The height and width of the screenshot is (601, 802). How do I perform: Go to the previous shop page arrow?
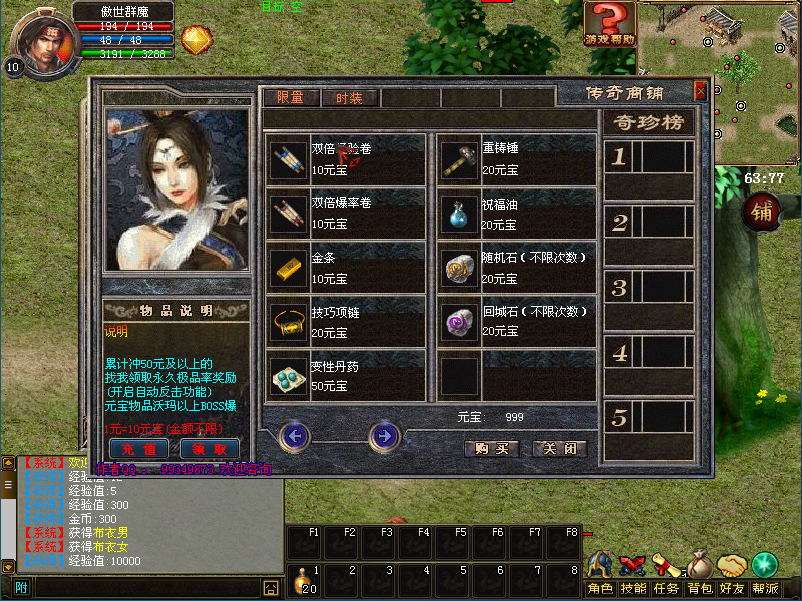pos(295,436)
